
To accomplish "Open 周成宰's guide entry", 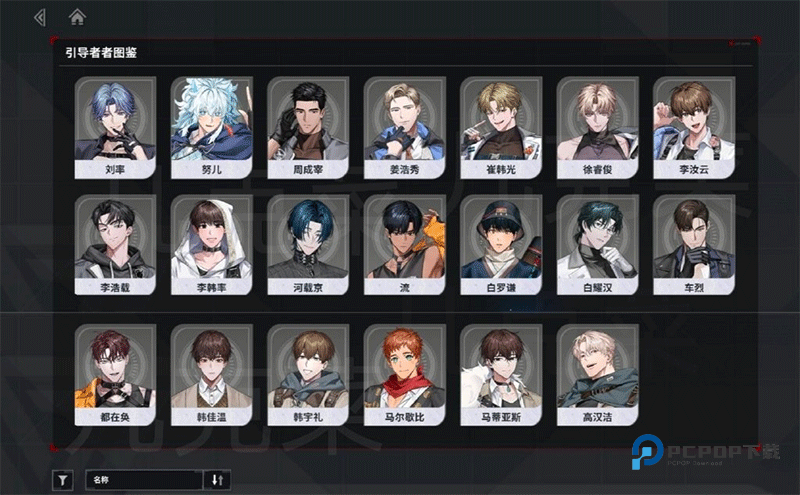I will 308,127.
